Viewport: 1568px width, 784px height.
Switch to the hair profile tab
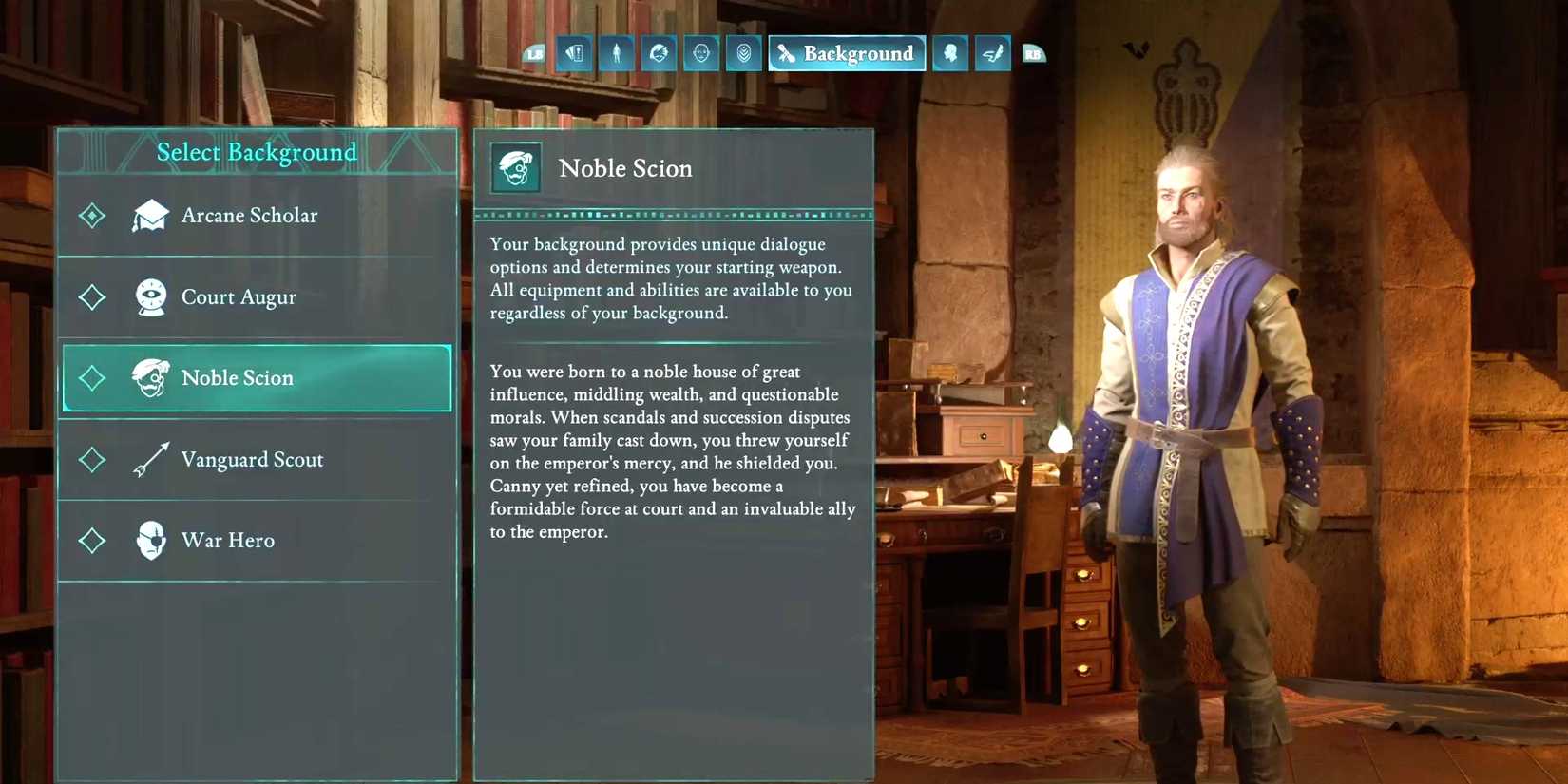click(x=659, y=54)
